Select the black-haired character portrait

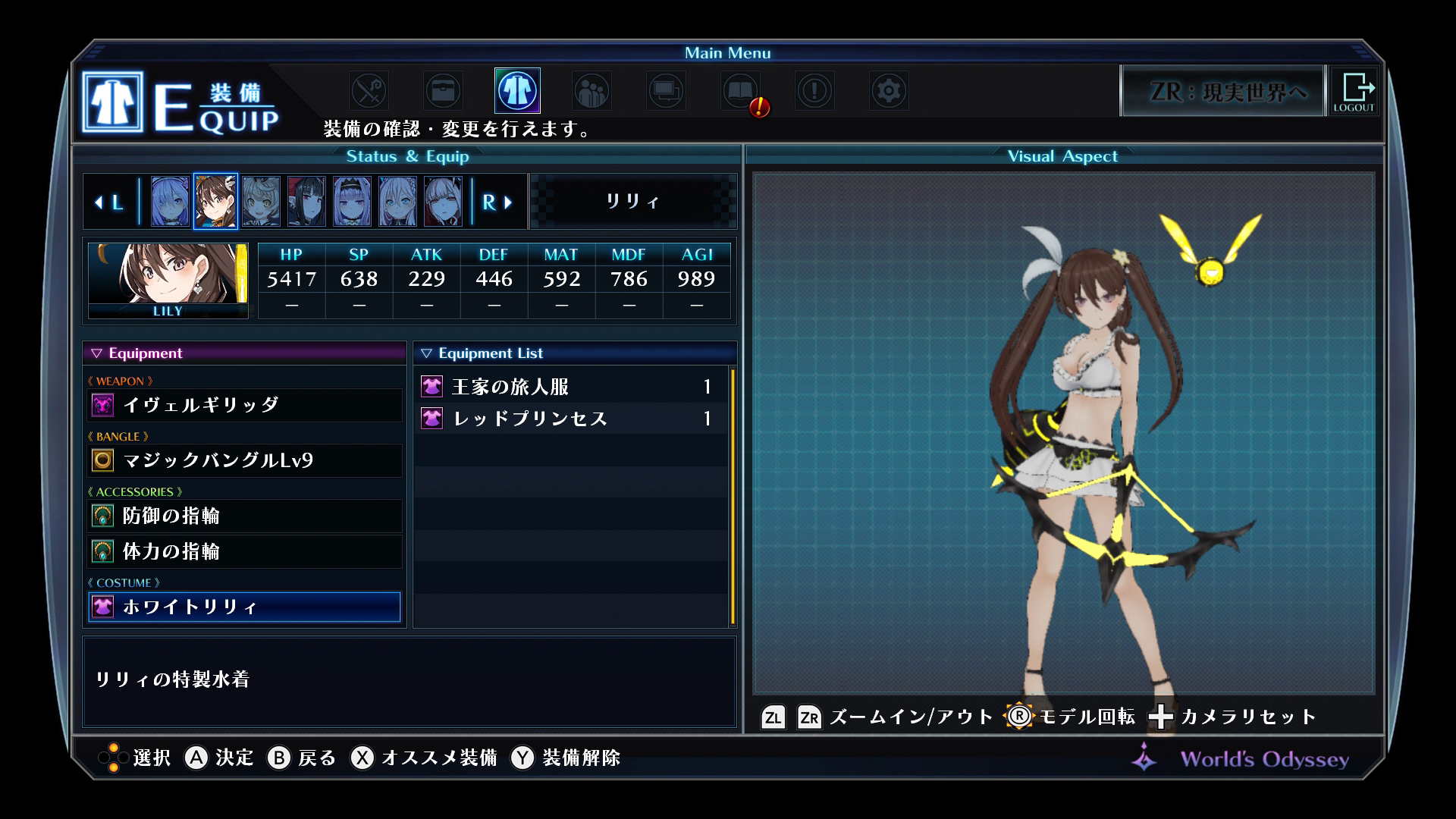(x=306, y=202)
